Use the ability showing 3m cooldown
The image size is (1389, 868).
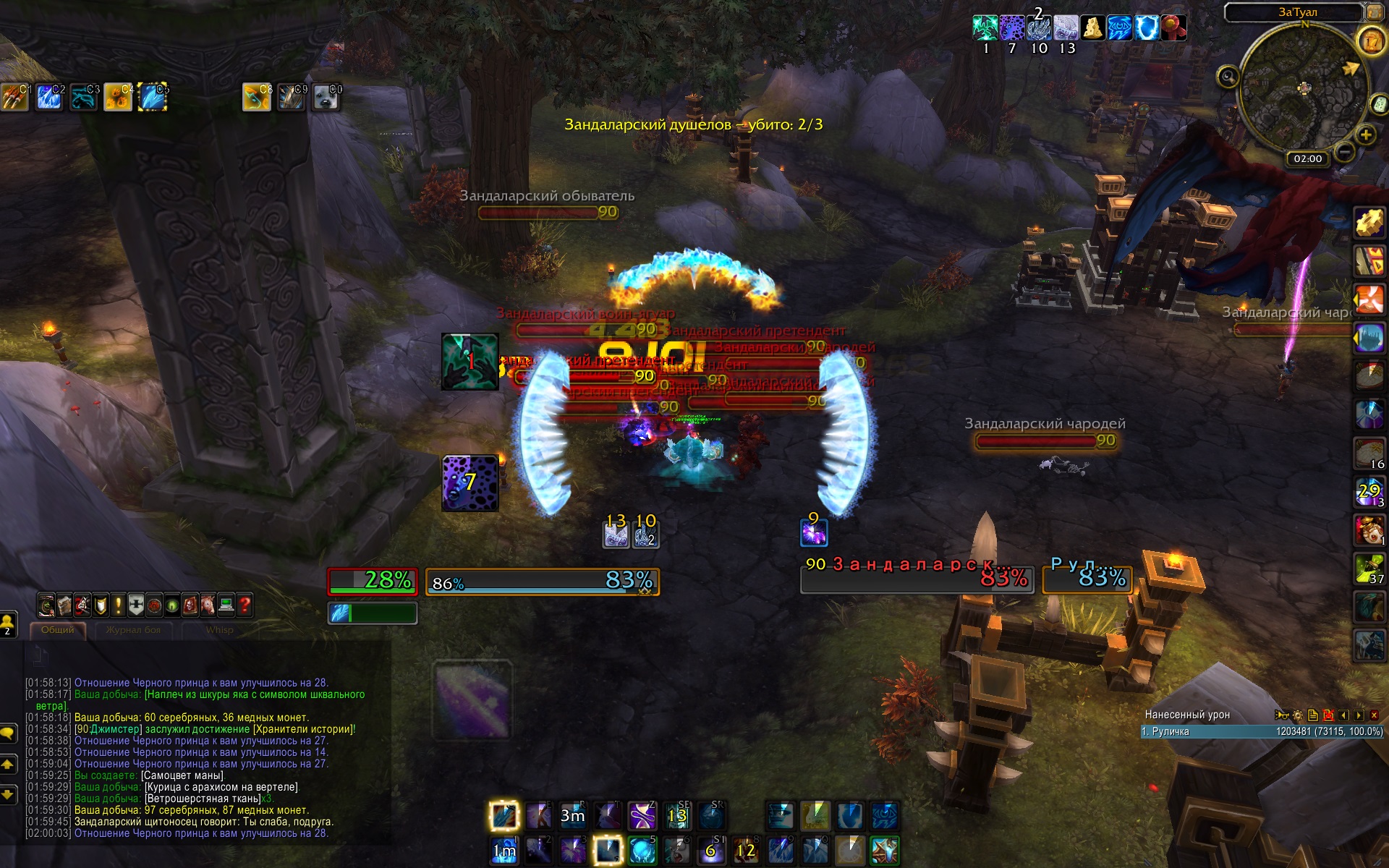pos(573,816)
